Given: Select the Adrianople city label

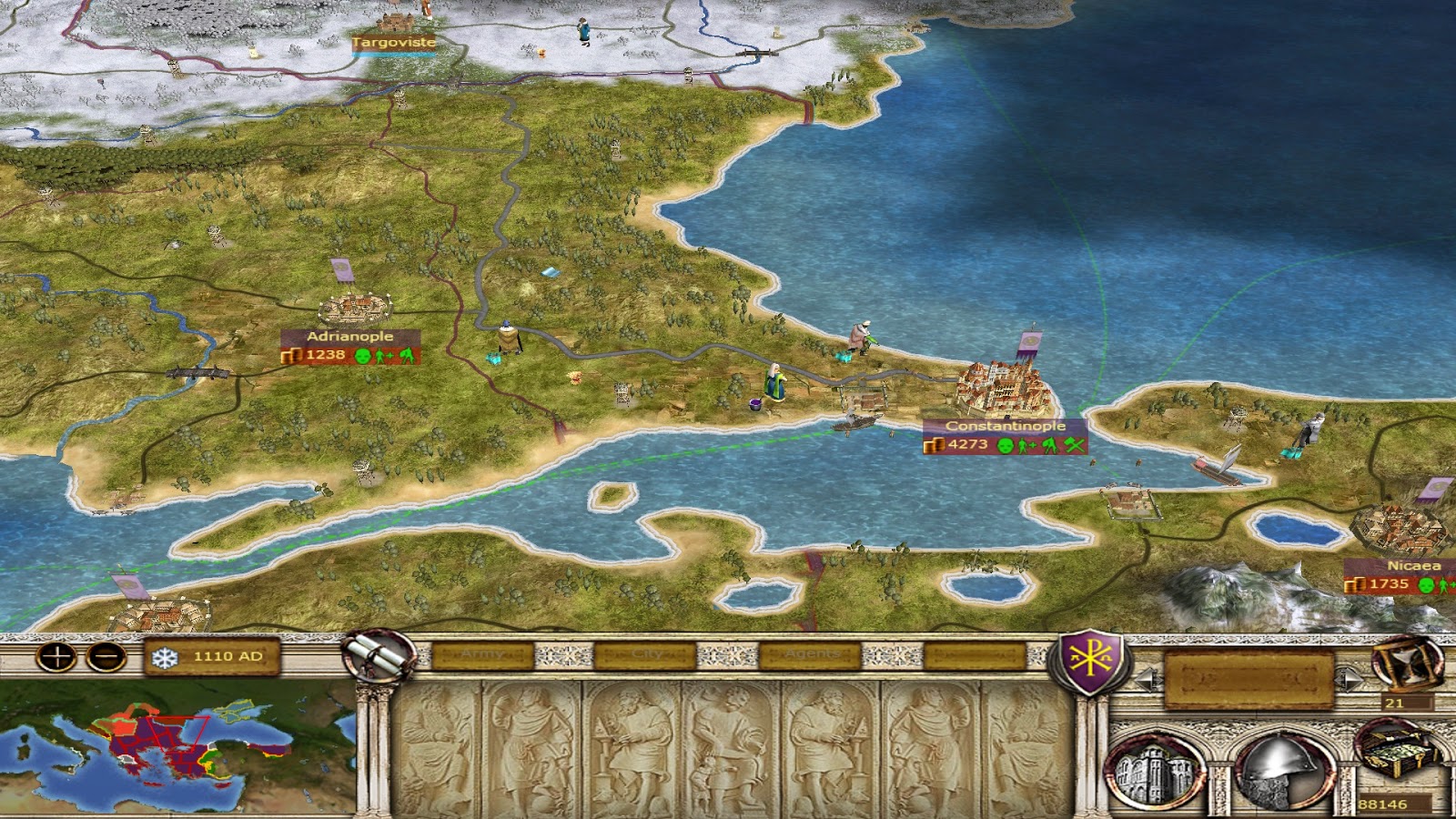Looking at the screenshot, I should tap(349, 337).
